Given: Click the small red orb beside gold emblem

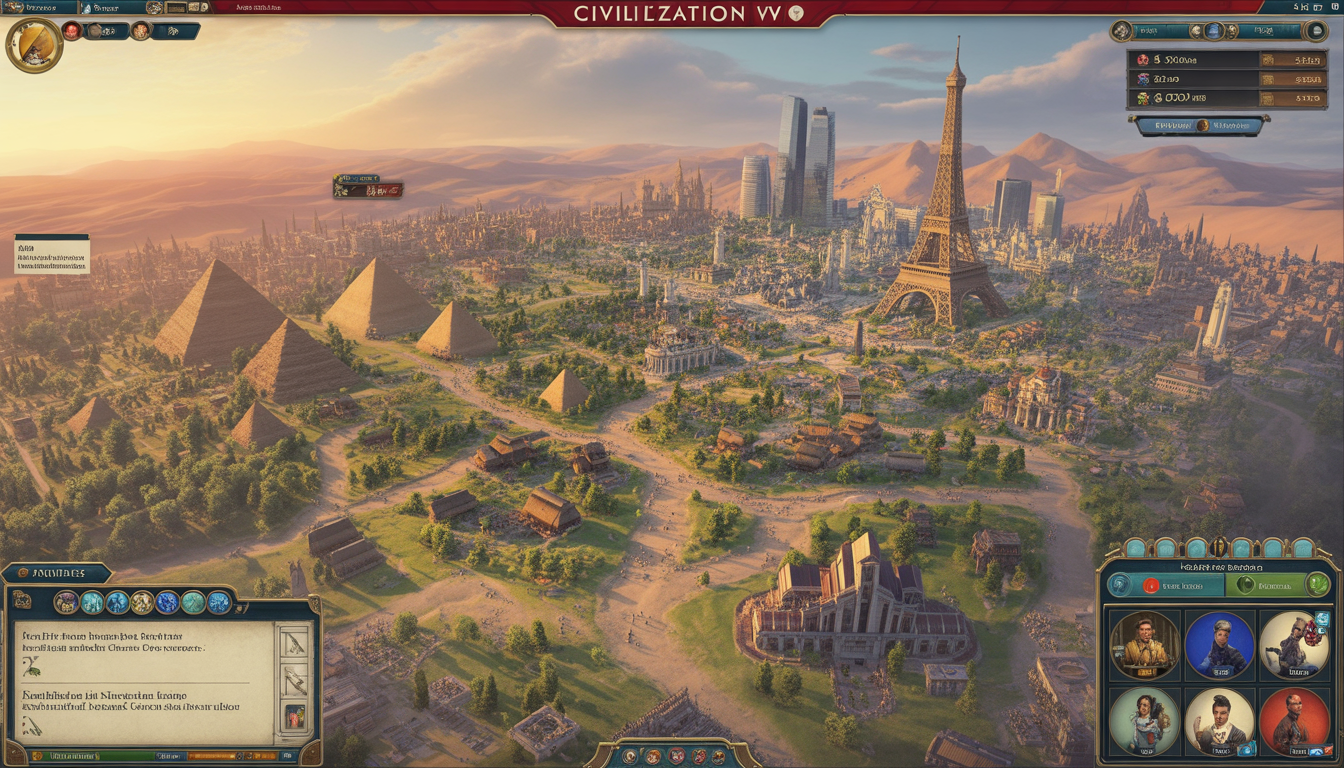Looking at the screenshot, I should click(72, 31).
